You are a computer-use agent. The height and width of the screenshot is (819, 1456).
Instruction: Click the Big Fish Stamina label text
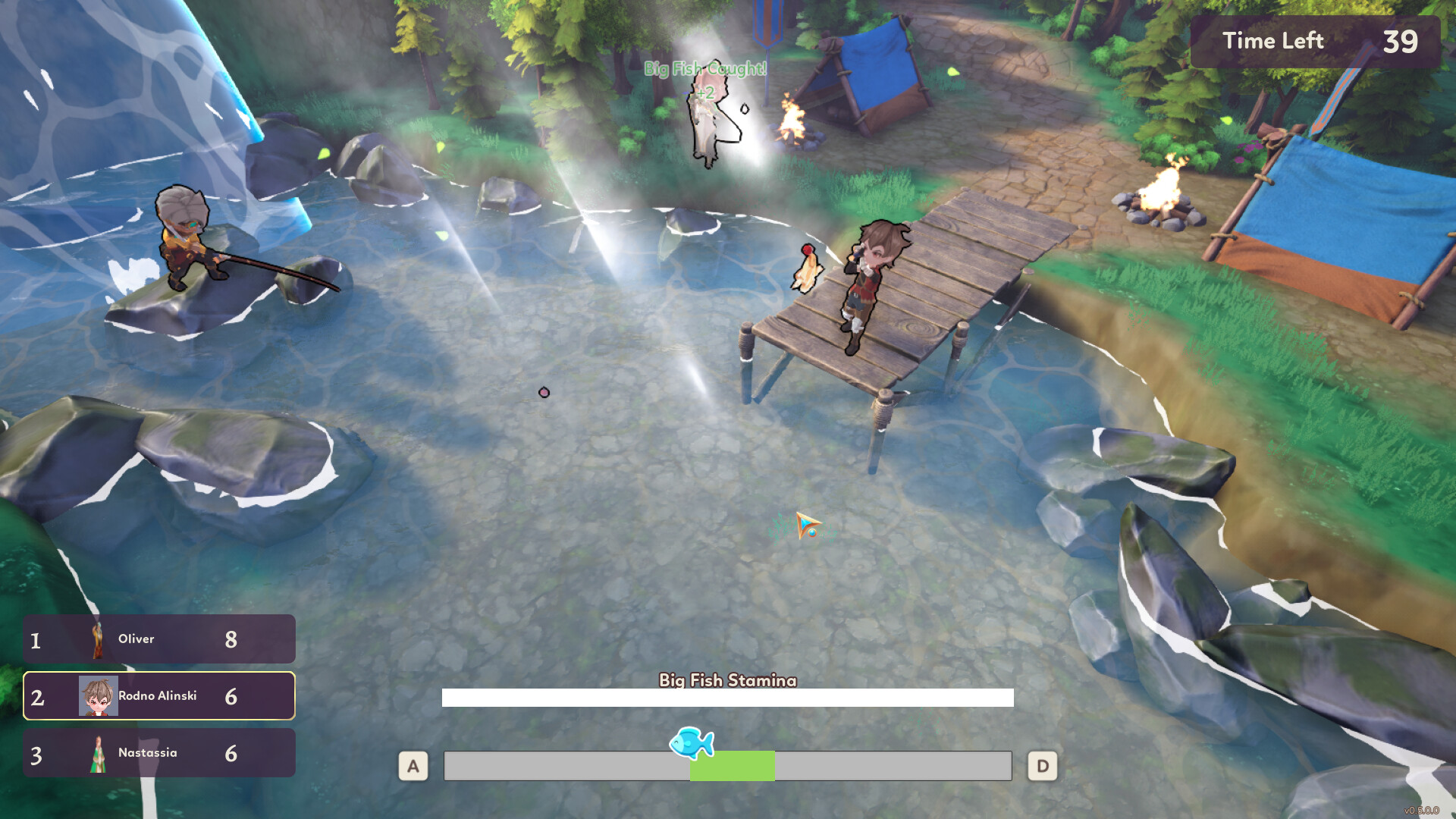click(x=726, y=681)
